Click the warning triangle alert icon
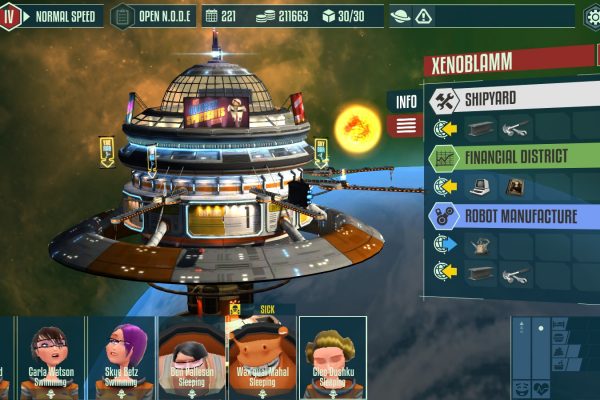This screenshot has height=400, width=600. [425, 16]
